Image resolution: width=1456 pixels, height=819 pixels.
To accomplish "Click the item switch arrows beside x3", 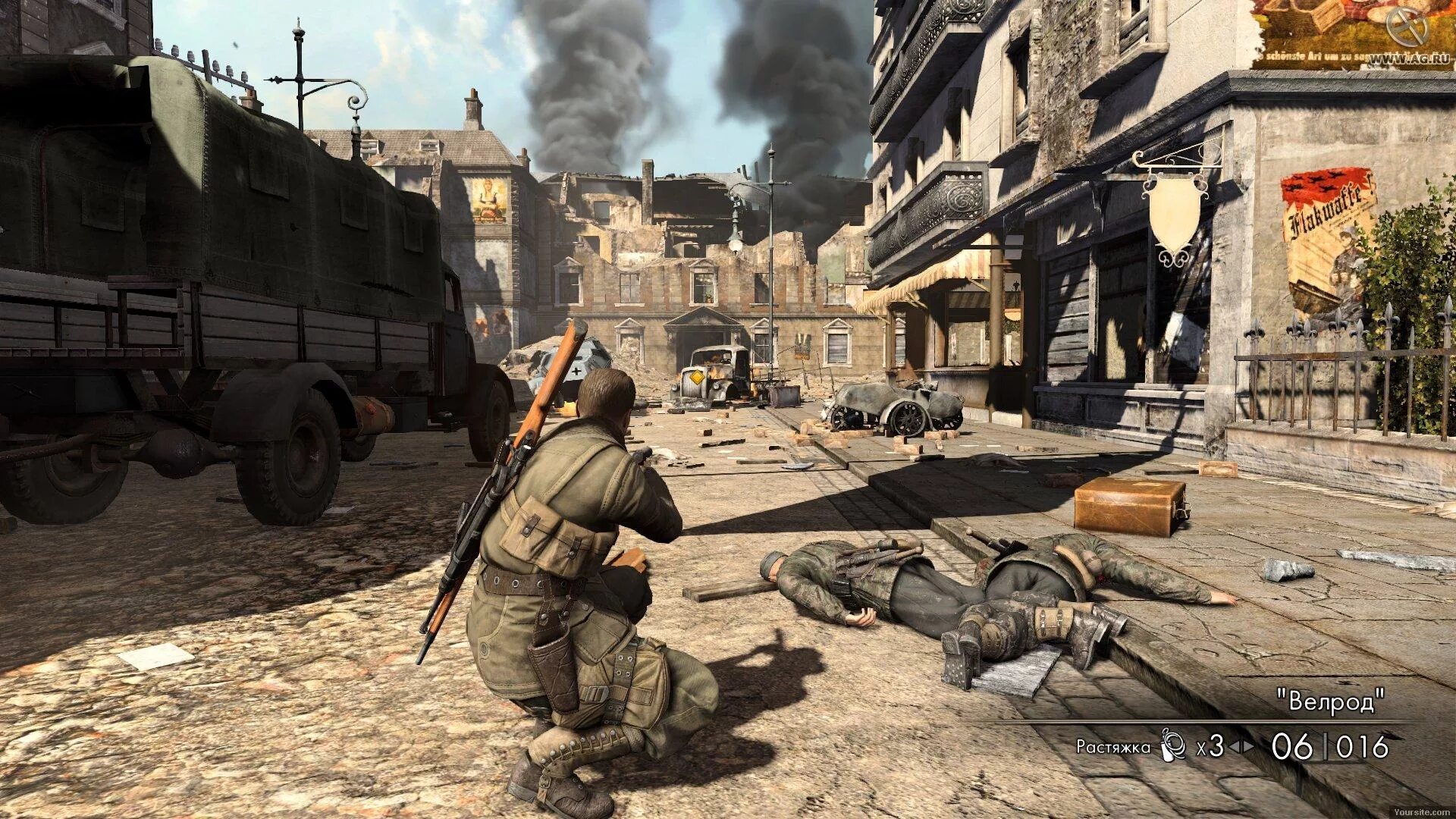I will point(1241,747).
